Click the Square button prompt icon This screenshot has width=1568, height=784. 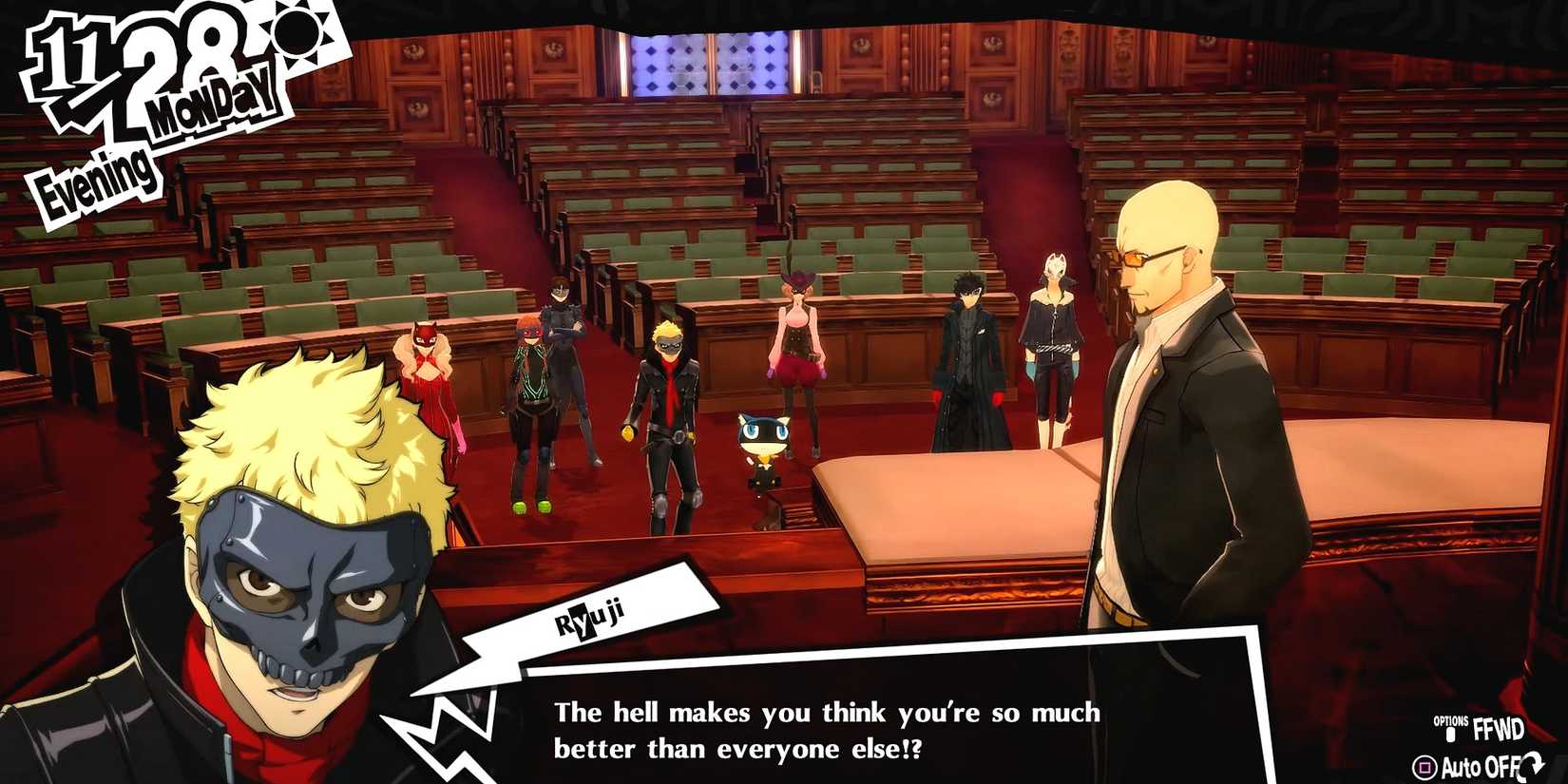[x=1424, y=766]
